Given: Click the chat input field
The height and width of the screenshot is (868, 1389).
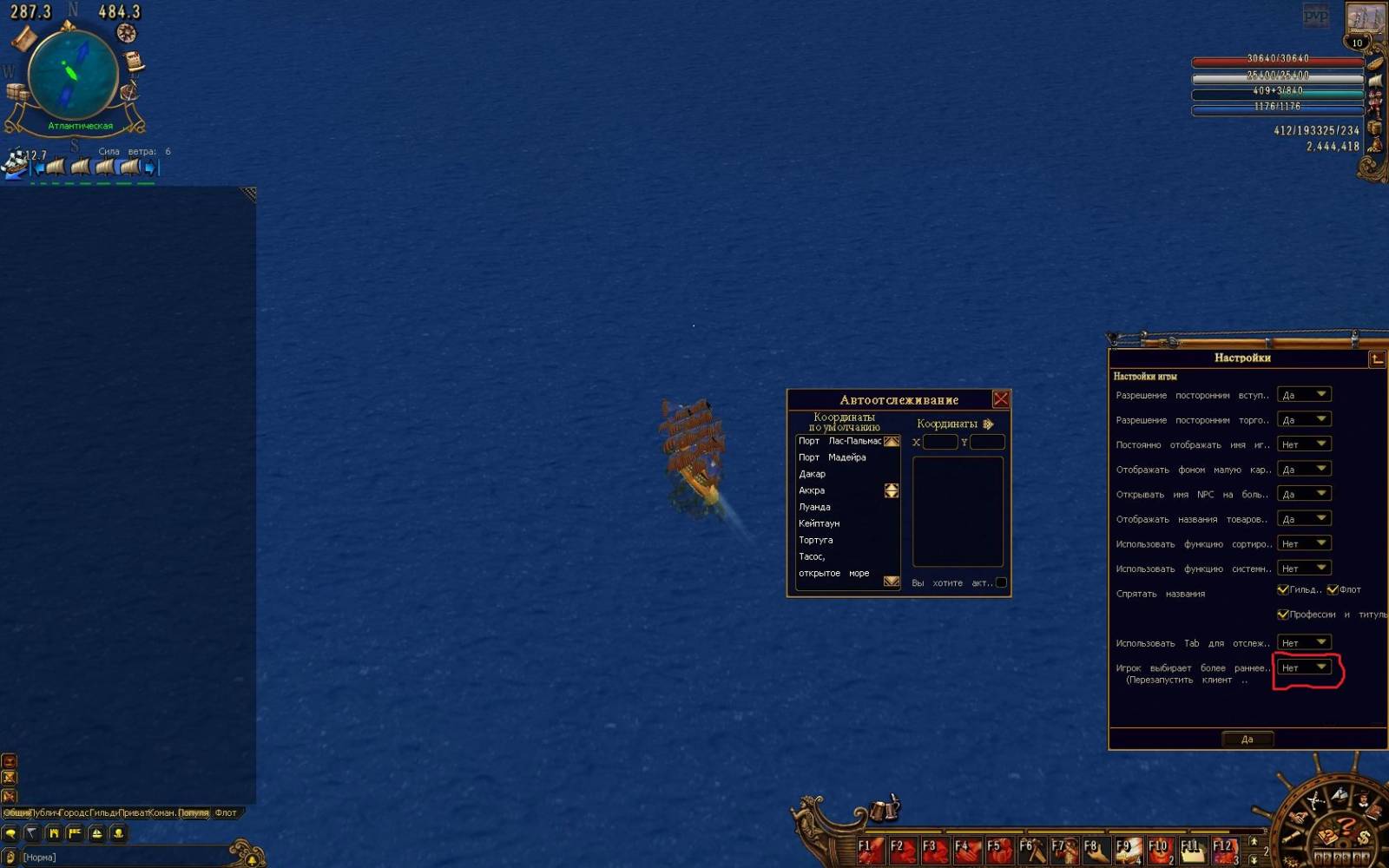Looking at the screenshot, I should click(122, 858).
